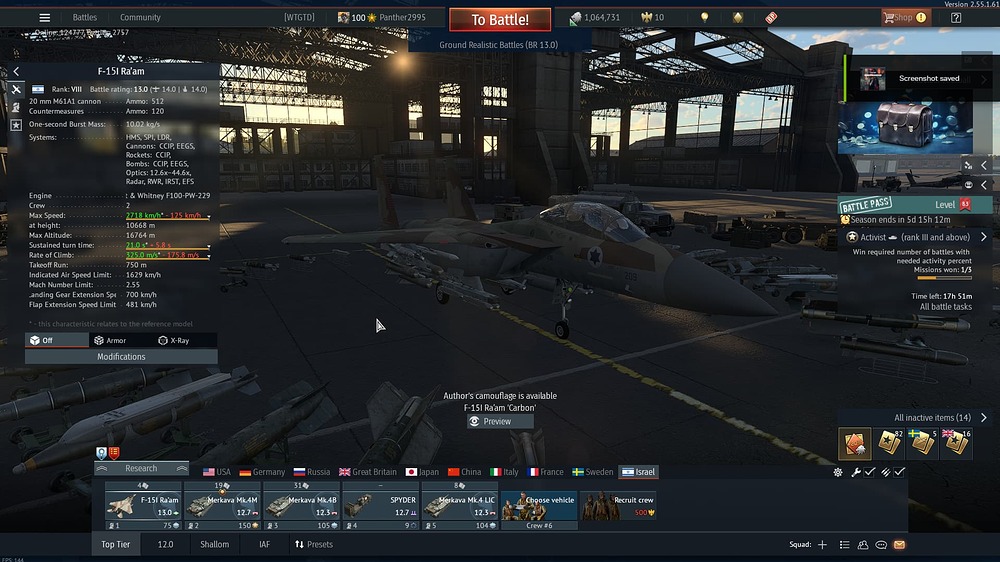Open the Battles menu
The image size is (1000, 562).
[84, 17]
